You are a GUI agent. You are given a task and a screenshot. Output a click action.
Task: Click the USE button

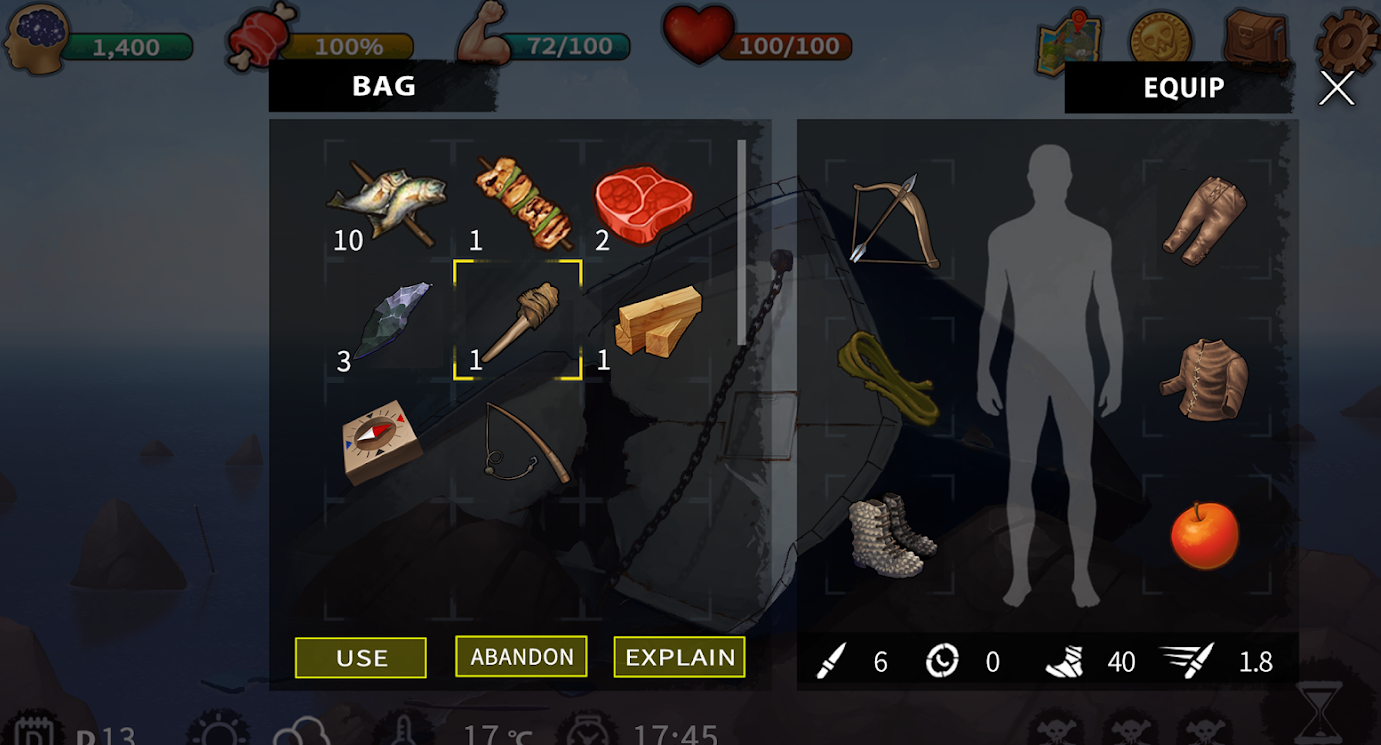tap(361, 658)
